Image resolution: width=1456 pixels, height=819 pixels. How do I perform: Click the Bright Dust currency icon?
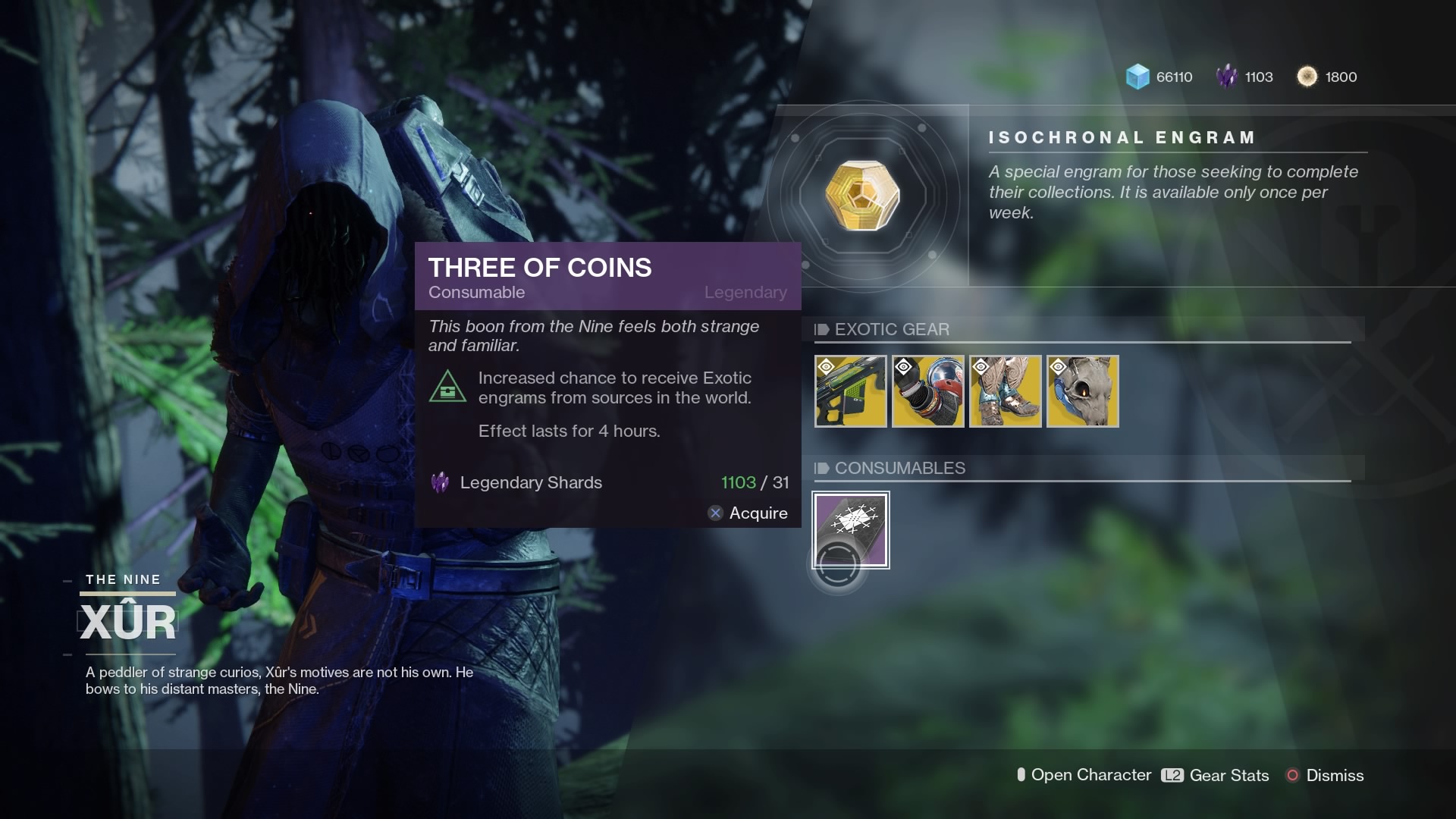coord(1308,77)
